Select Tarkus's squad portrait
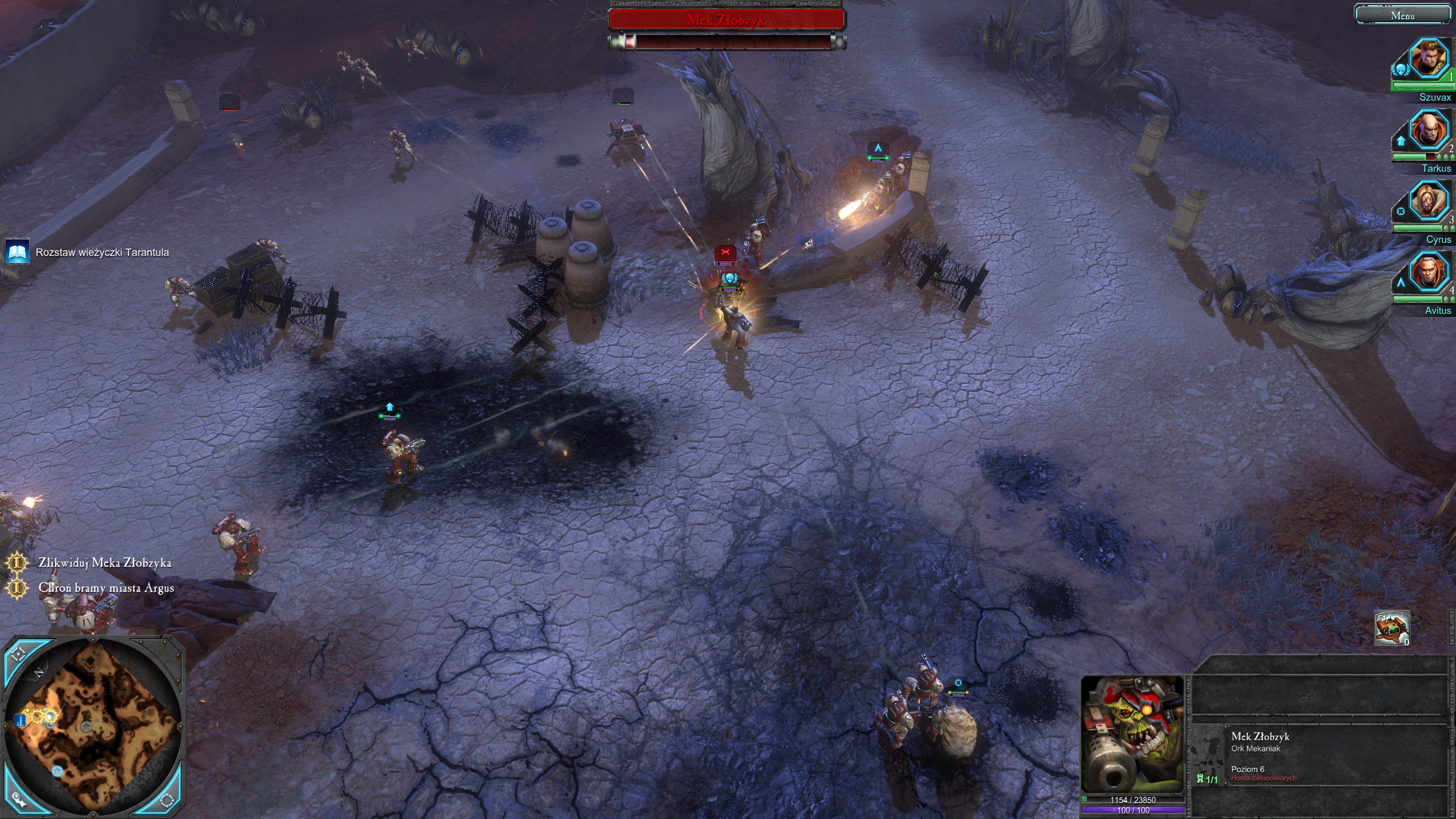1456x819 pixels. click(x=1428, y=129)
